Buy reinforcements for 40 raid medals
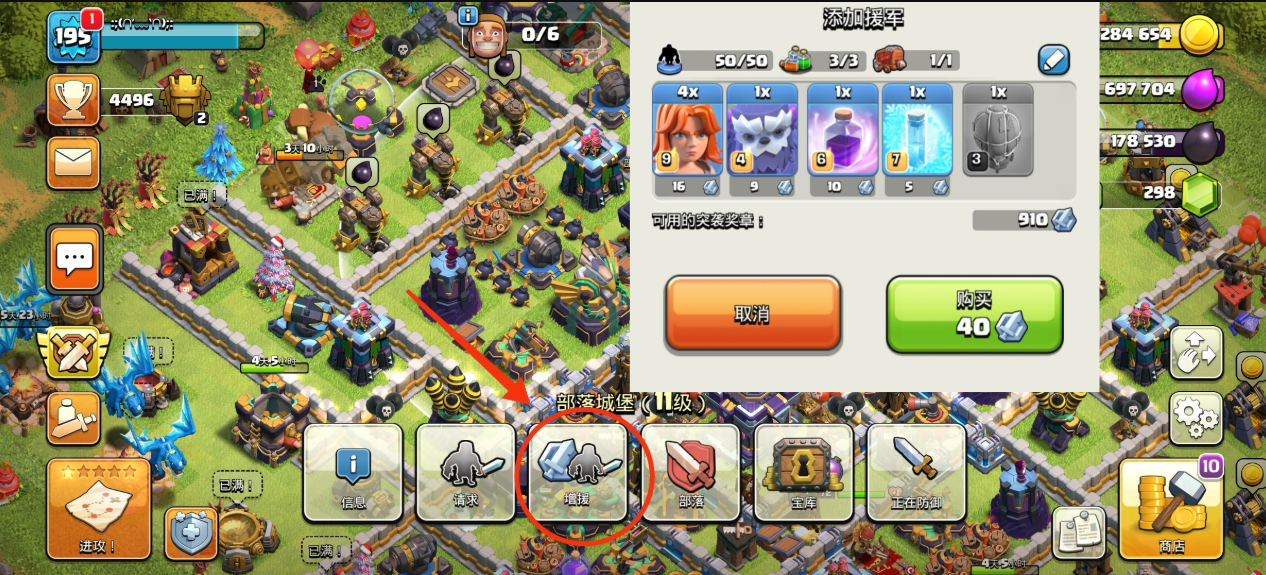Viewport: 1266px width, 575px height. coord(974,314)
